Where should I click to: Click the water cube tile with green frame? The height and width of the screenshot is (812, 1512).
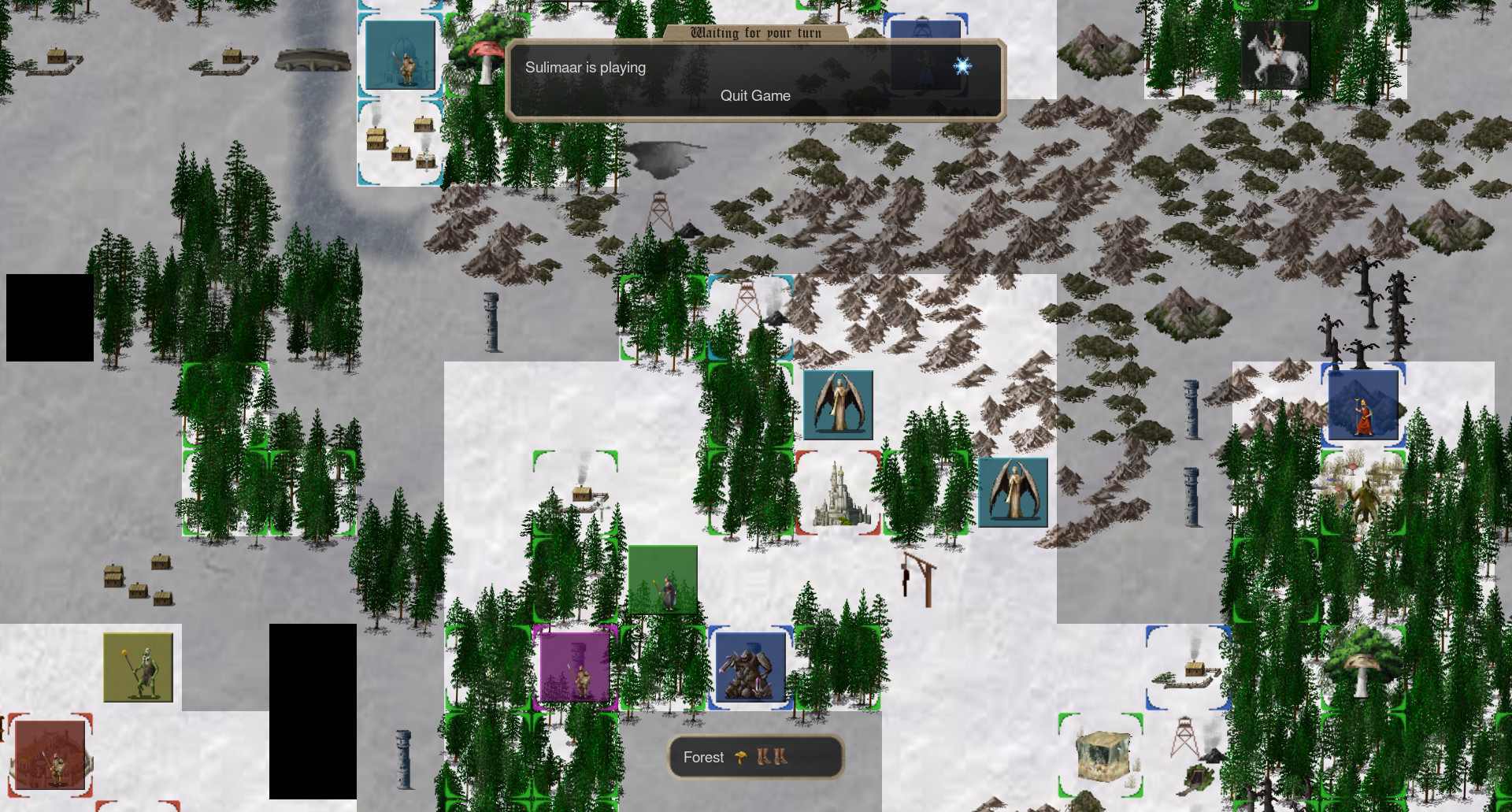pyautogui.click(x=1102, y=755)
